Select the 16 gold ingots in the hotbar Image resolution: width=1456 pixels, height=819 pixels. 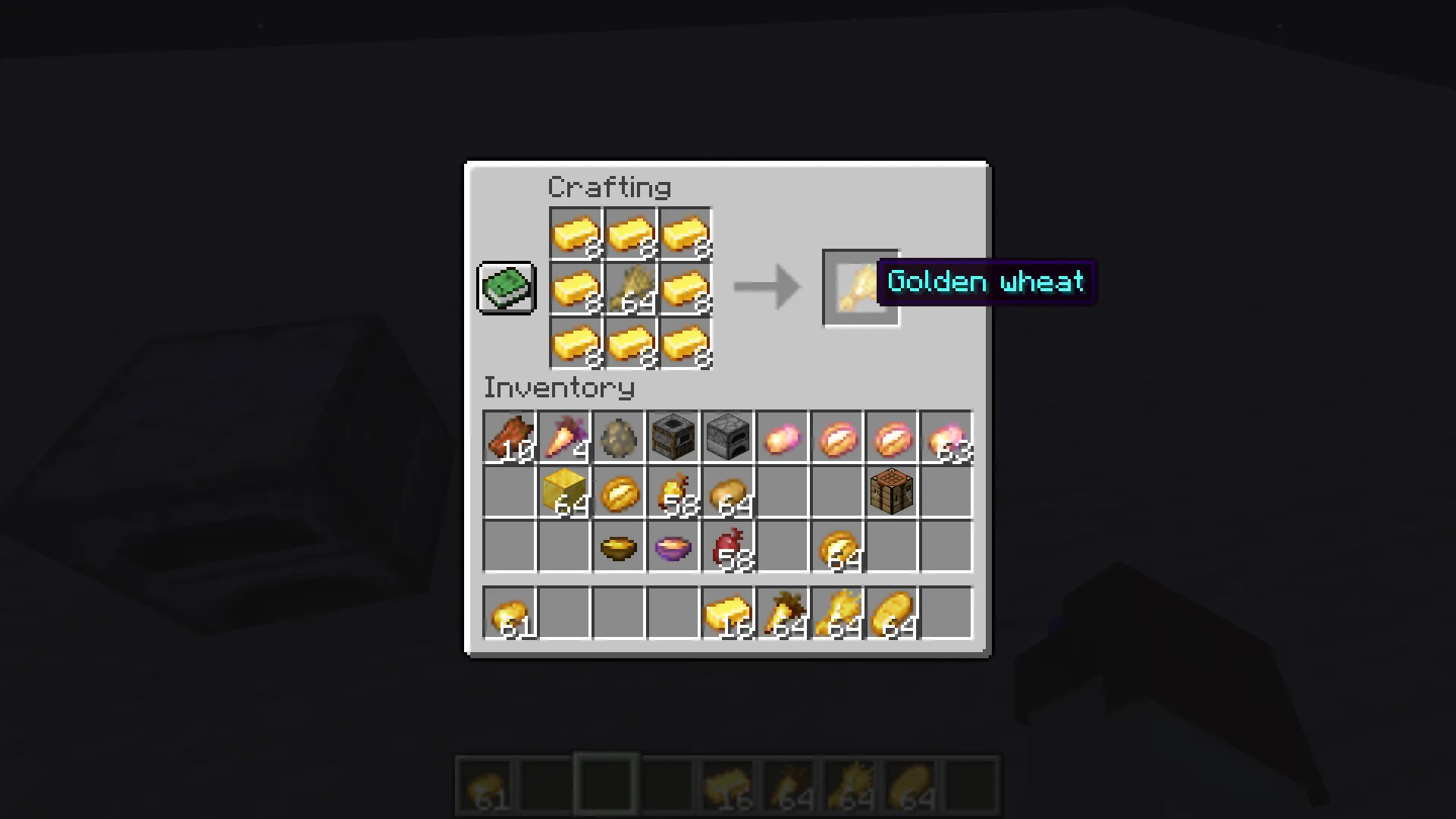click(728, 613)
